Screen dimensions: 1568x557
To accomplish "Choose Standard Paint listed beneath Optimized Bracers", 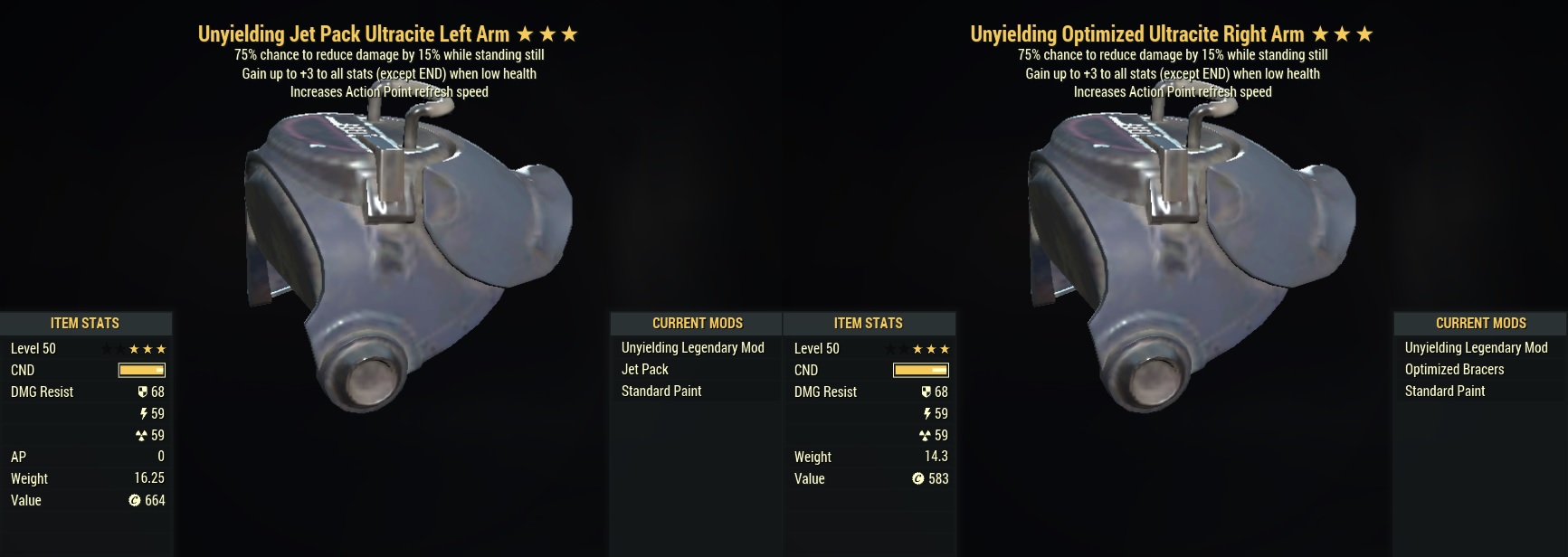I will point(1445,392).
